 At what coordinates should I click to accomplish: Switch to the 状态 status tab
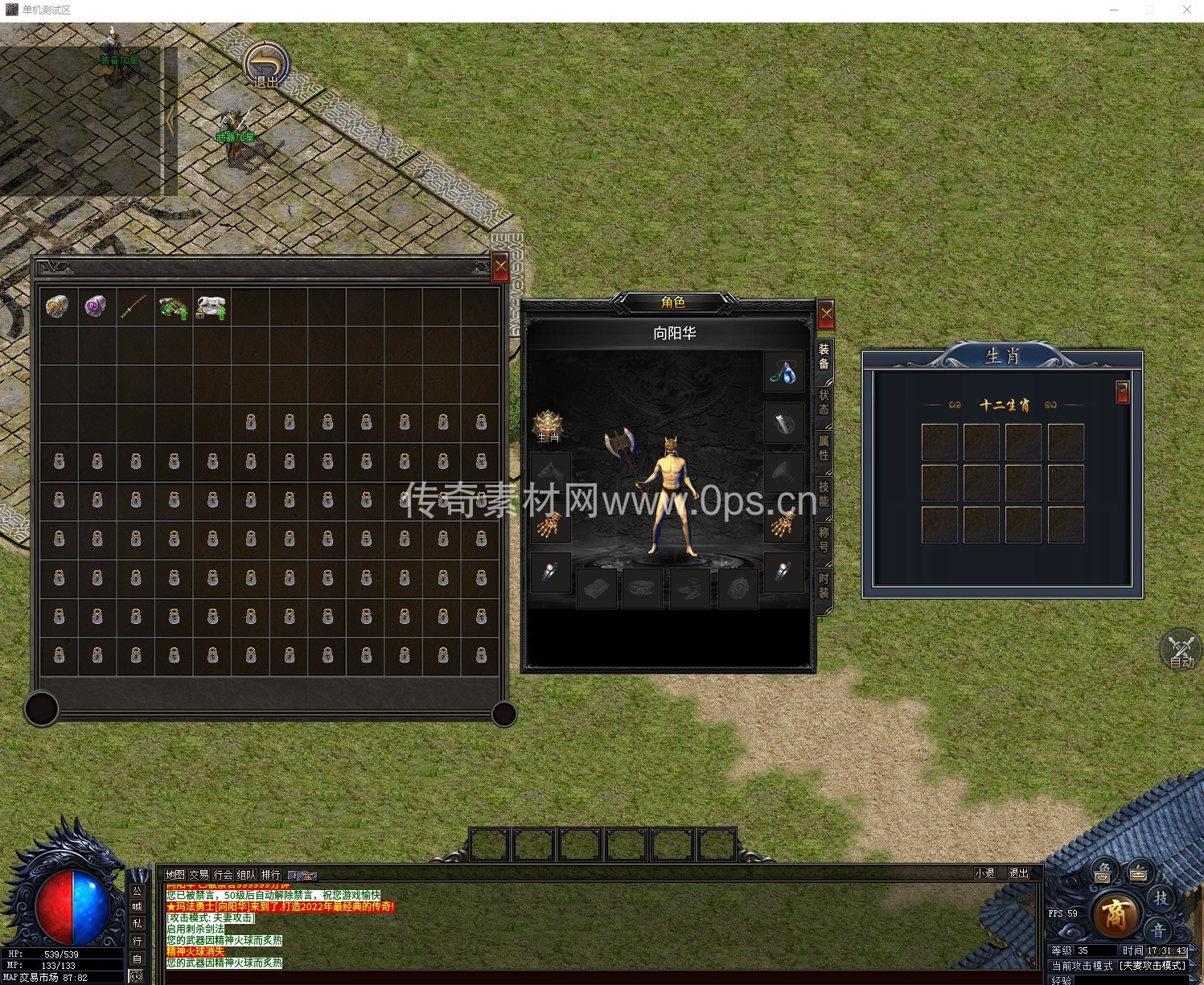824,402
